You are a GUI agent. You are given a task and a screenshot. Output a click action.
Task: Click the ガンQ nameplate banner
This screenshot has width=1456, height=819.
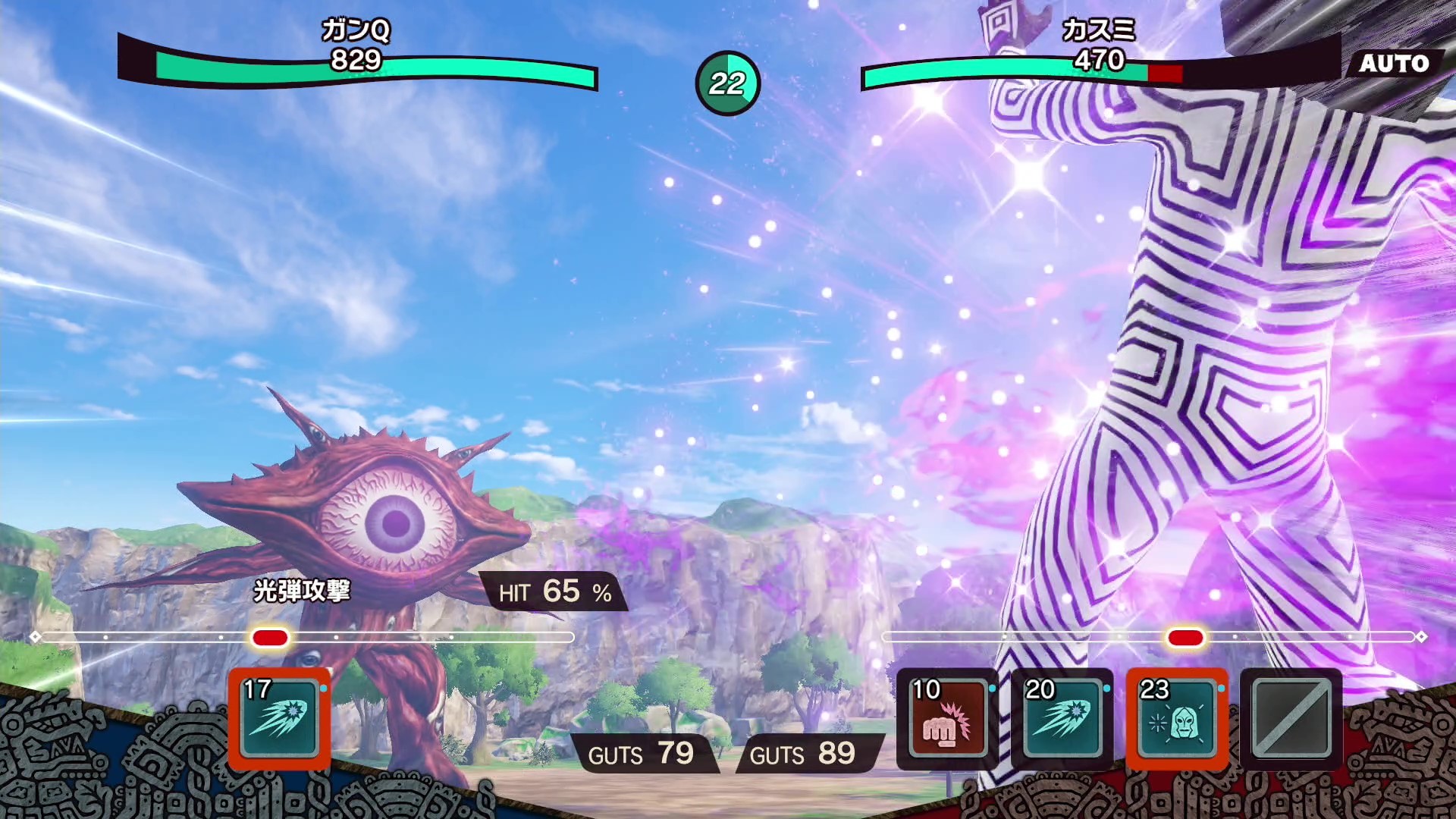click(355, 33)
